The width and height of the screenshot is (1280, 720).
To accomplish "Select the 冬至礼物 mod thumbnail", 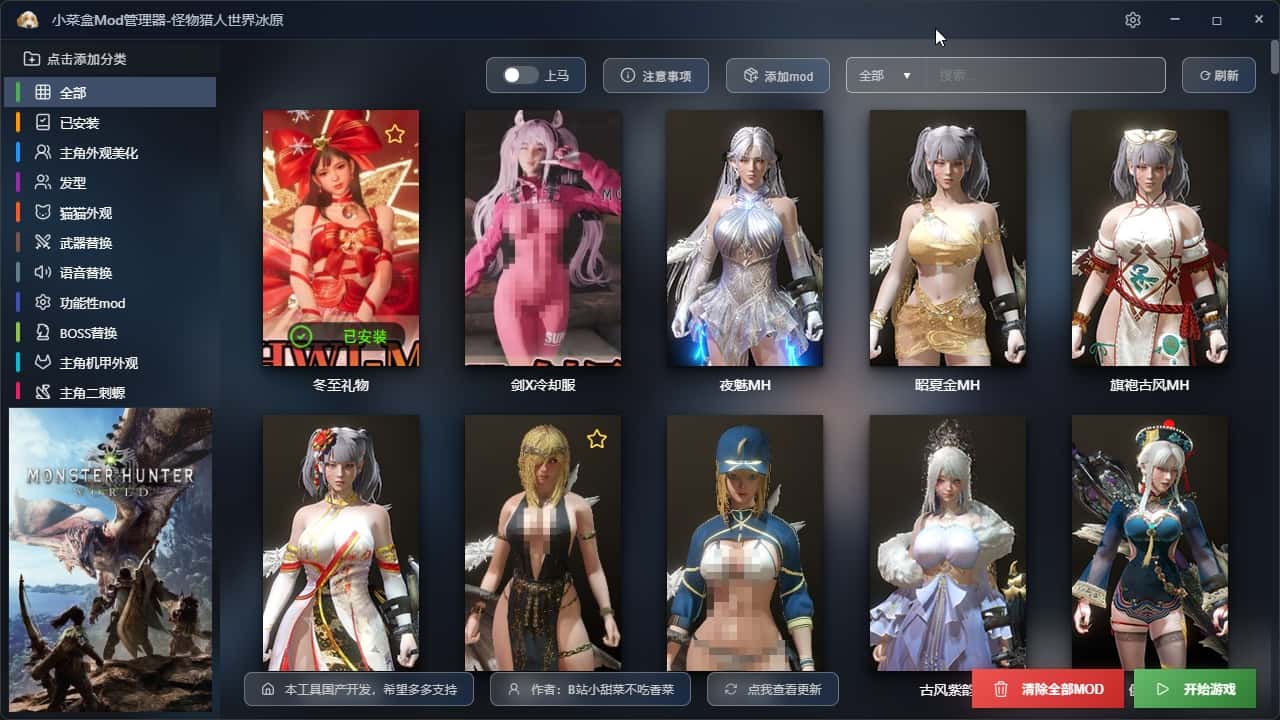I will coord(341,238).
